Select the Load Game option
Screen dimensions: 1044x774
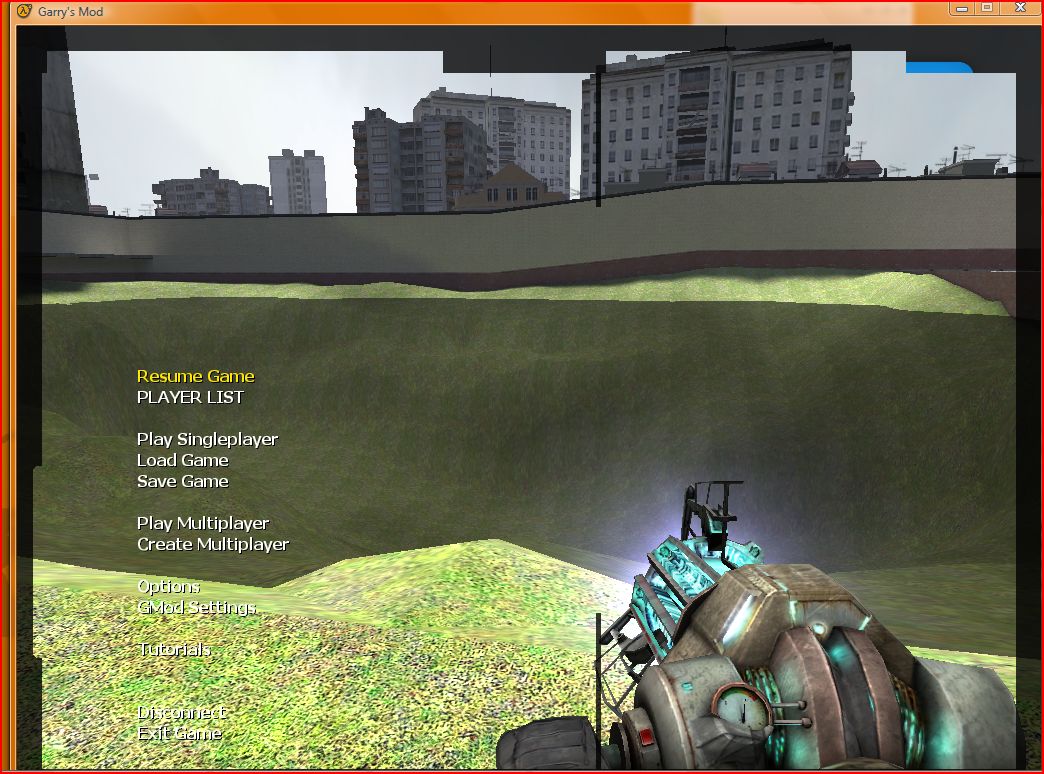tap(182, 460)
